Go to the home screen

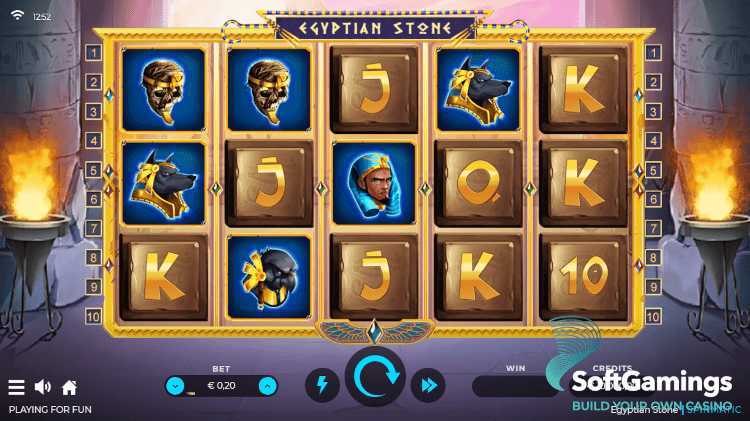click(x=69, y=387)
